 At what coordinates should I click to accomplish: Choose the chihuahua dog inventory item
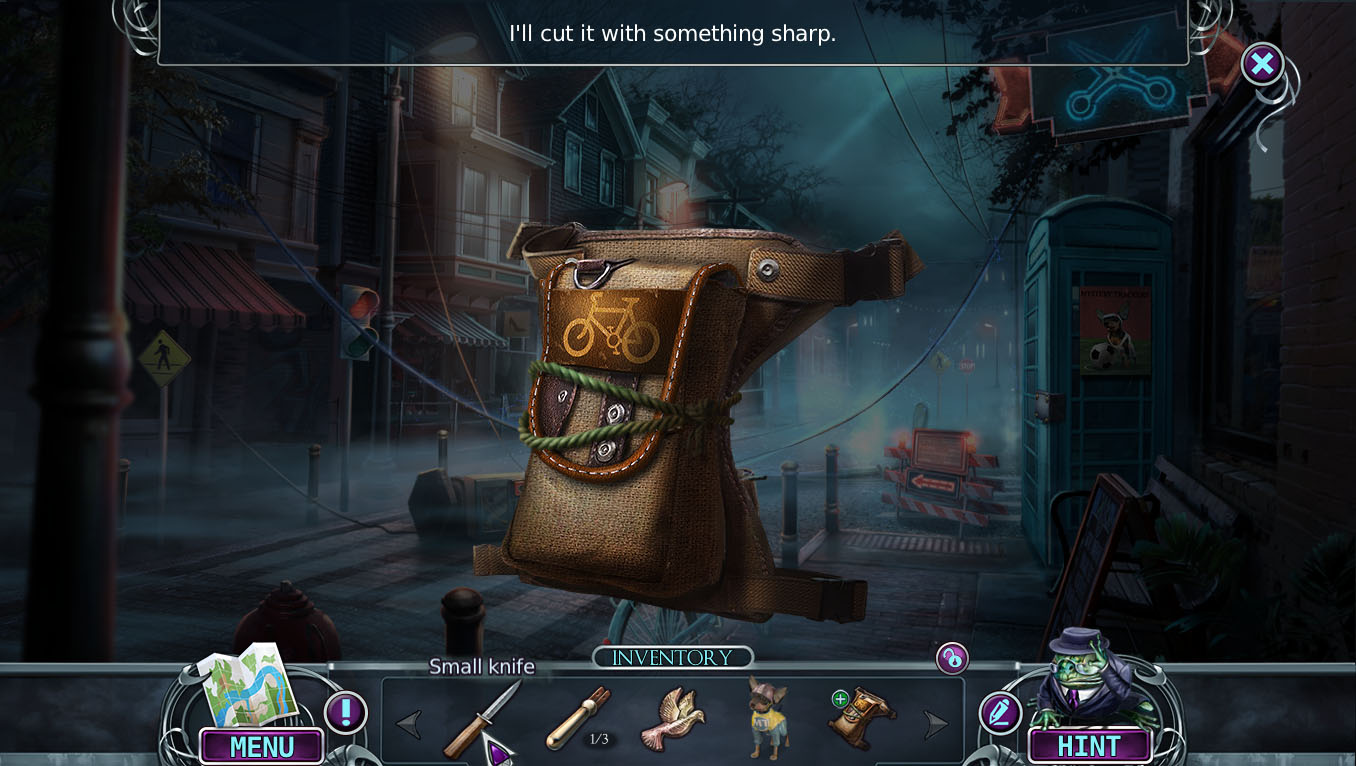click(x=768, y=716)
